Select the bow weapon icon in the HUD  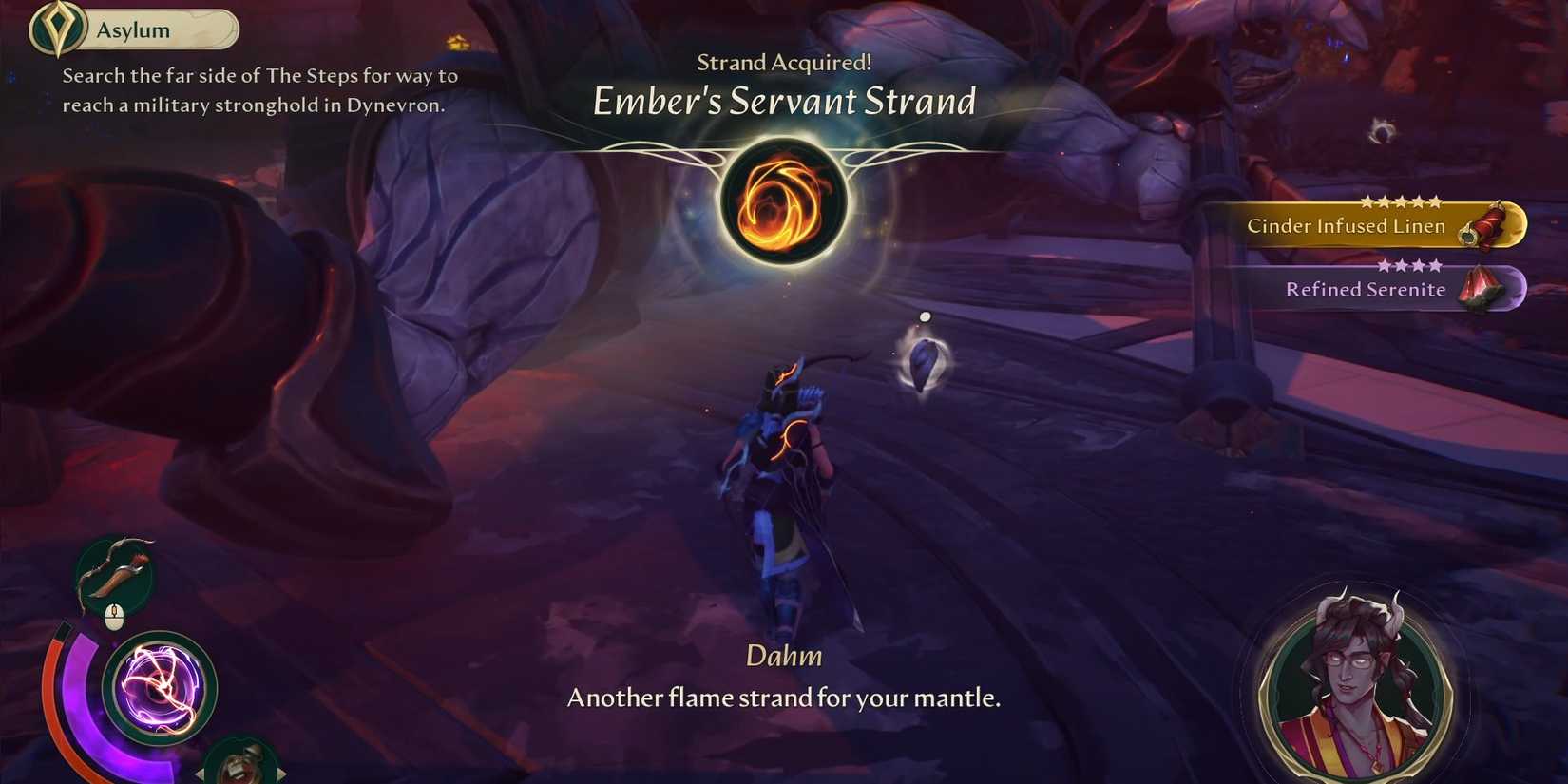tap(114, 570)
